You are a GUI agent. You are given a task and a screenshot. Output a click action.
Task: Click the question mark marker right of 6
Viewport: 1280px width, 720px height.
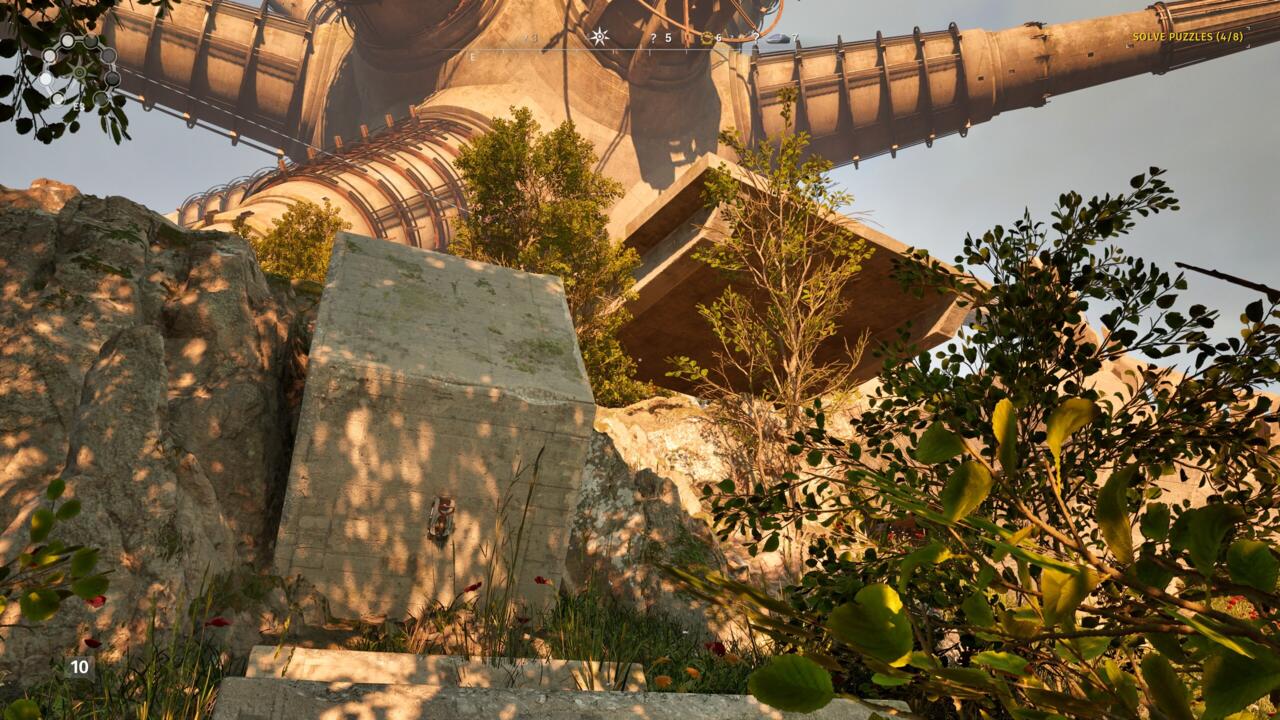756,38
